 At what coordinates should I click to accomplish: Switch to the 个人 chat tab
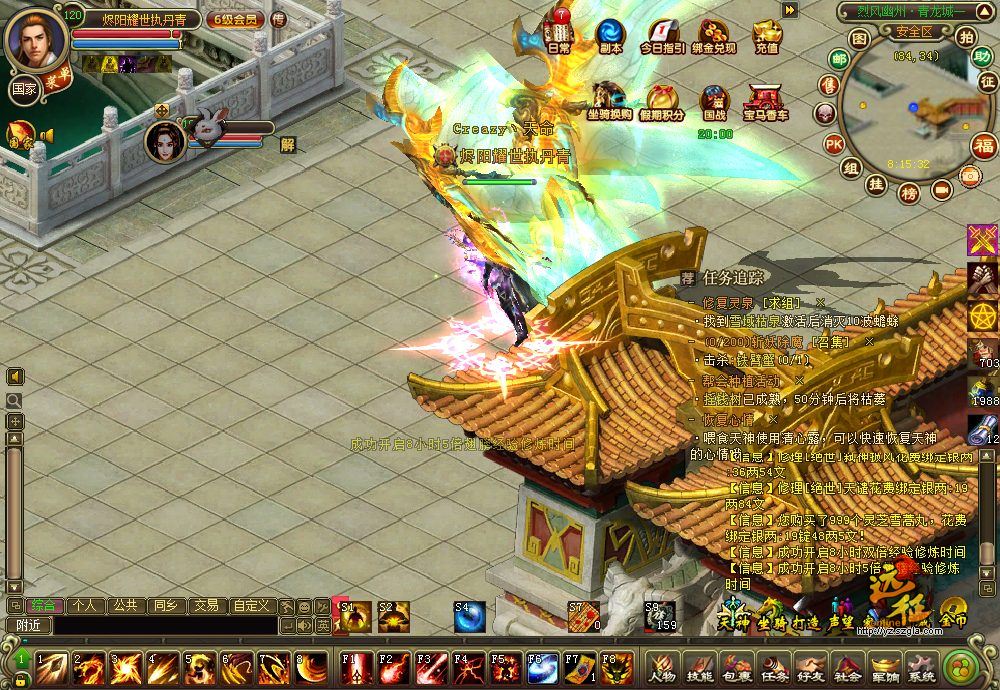coord(85,605)
